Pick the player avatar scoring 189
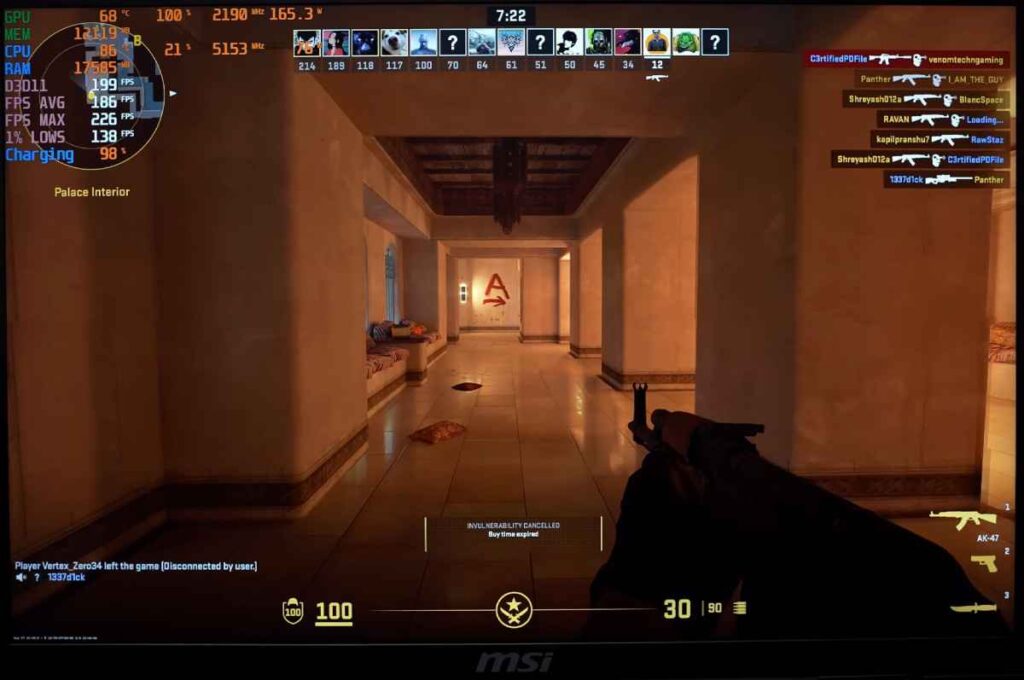 [336, 42]
